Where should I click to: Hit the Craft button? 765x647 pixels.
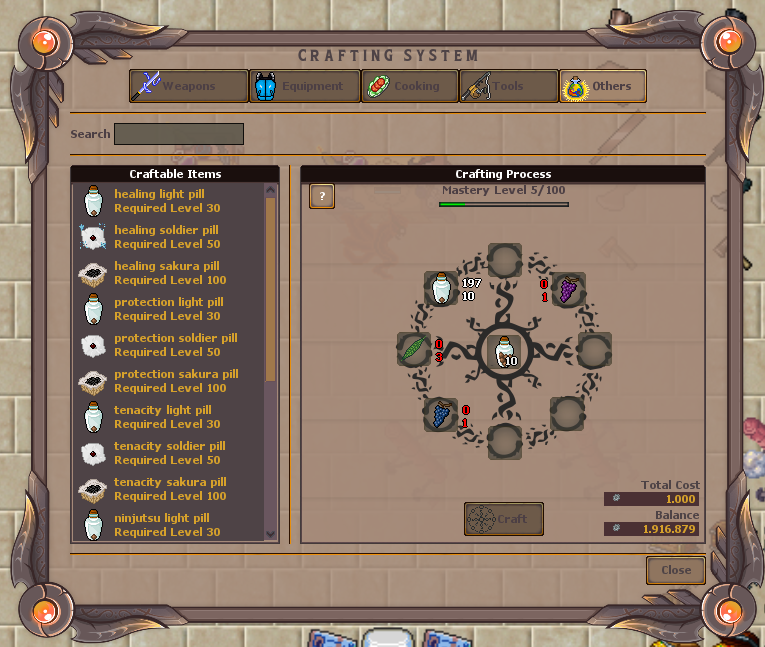pyautogui.click(x=504, y=519)
